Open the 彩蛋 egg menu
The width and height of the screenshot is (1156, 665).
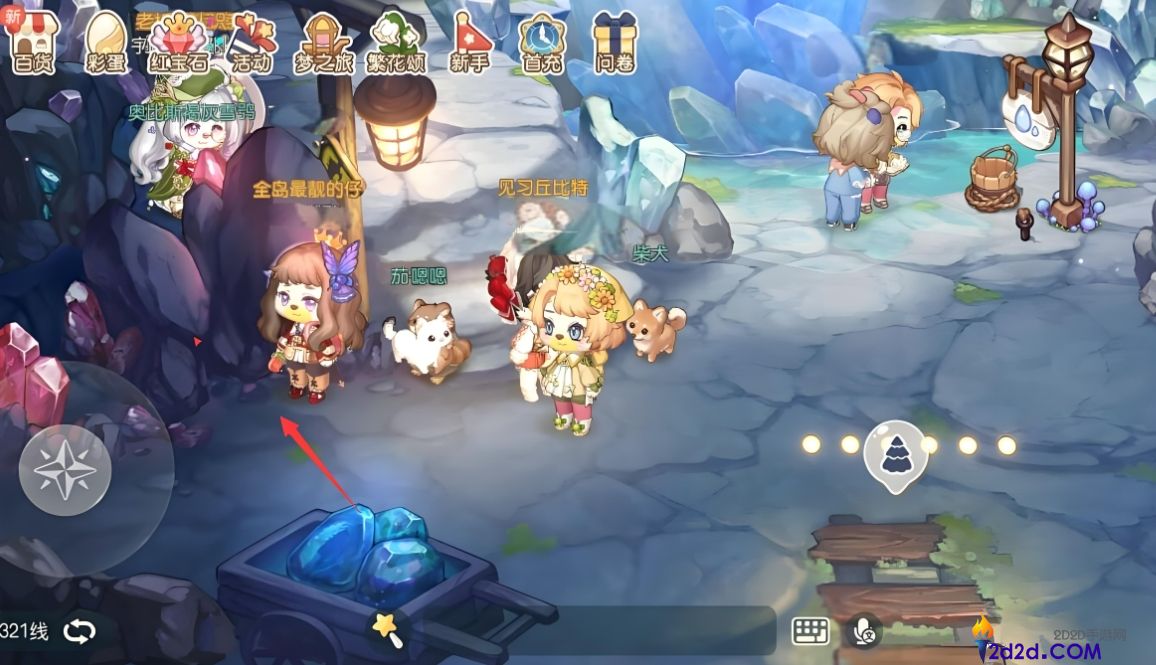click(x=104, y=43)
